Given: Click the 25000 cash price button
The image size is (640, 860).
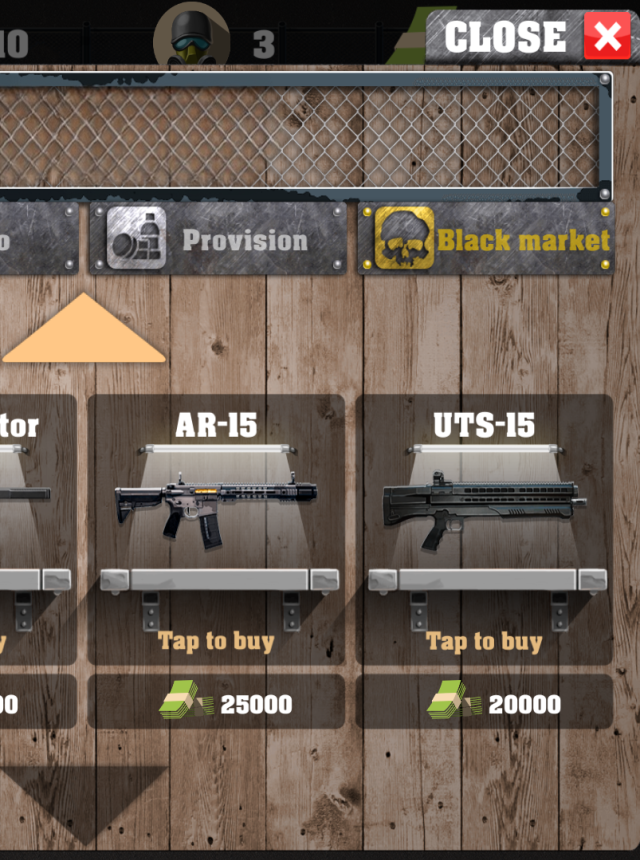Looking at the screenshot, I should pyautogui.click(x=216, y=703).
